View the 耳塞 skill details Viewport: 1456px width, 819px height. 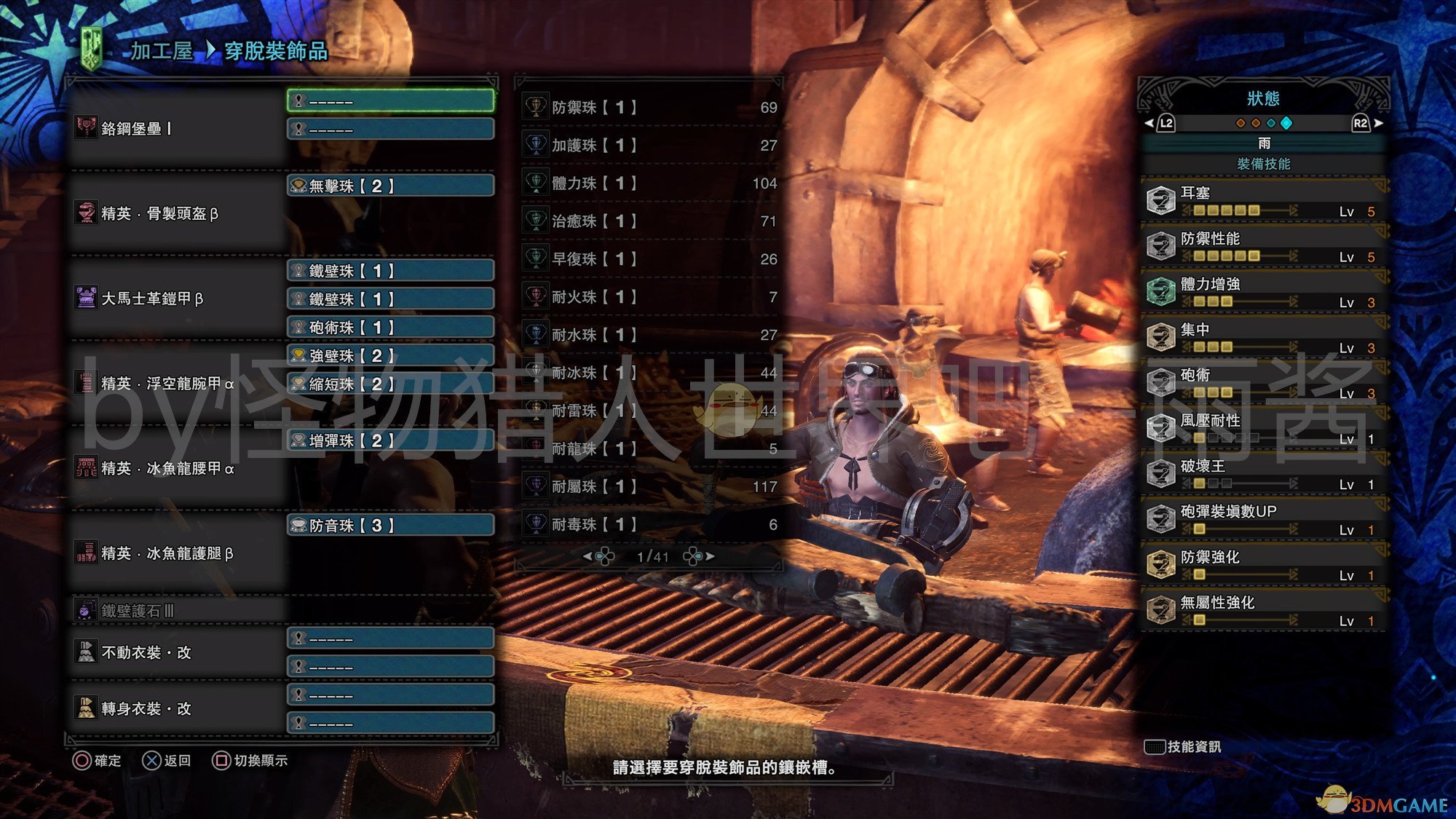coord(1264,201)
